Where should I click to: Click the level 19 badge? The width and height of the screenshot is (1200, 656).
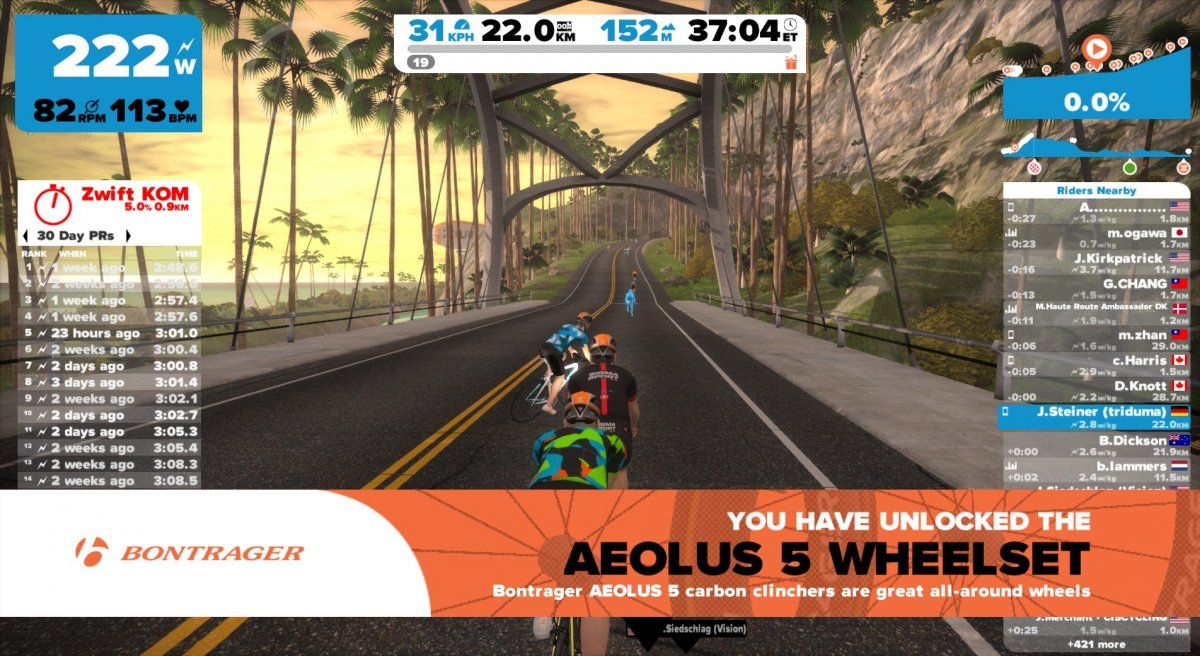click(x=420, y=62)
